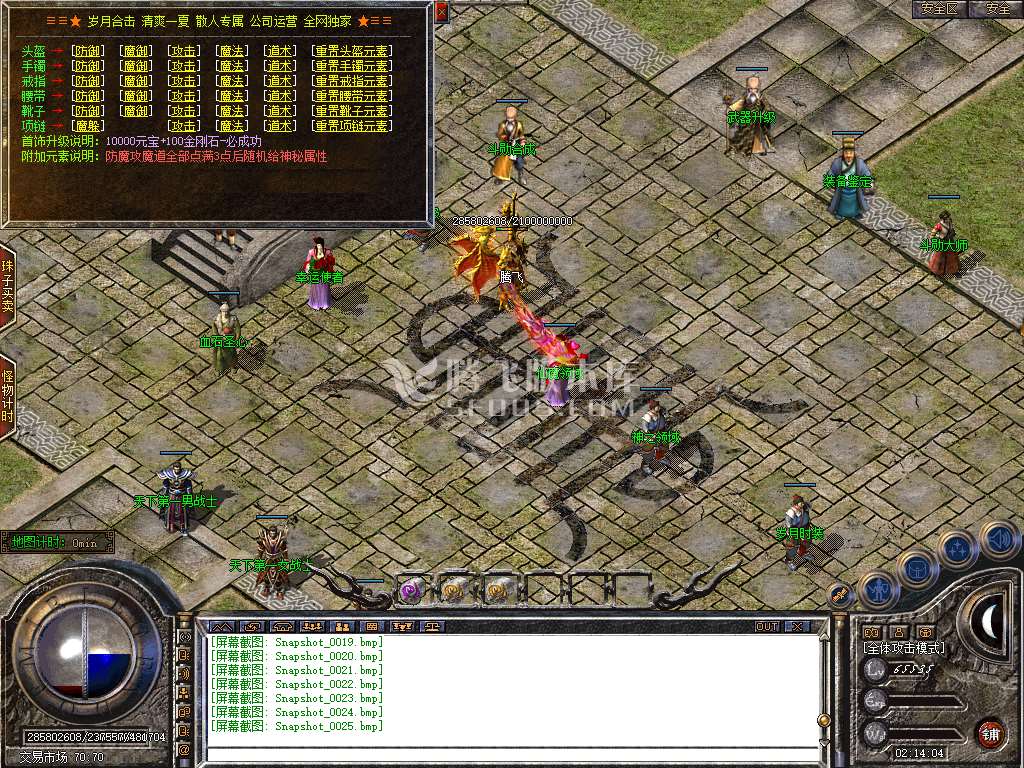The width and height of the screenshot is (1024, 768).
Task: Click the 安全区 button at top right
Action: (940, 9)
